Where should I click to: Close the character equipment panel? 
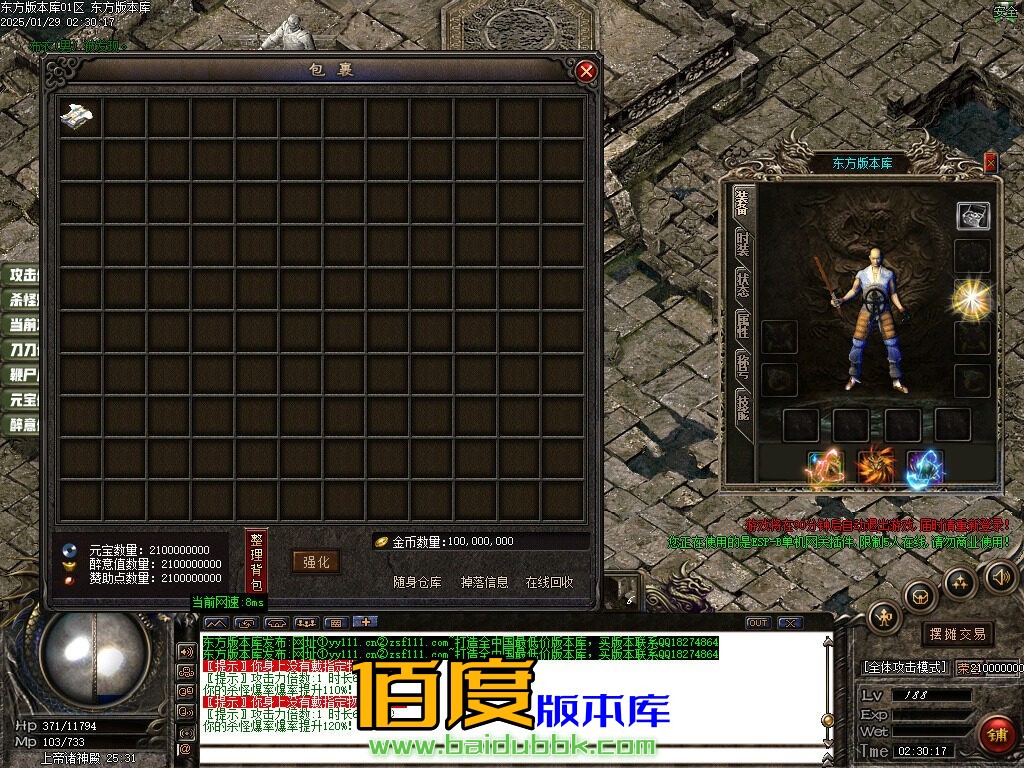point(990,162)
